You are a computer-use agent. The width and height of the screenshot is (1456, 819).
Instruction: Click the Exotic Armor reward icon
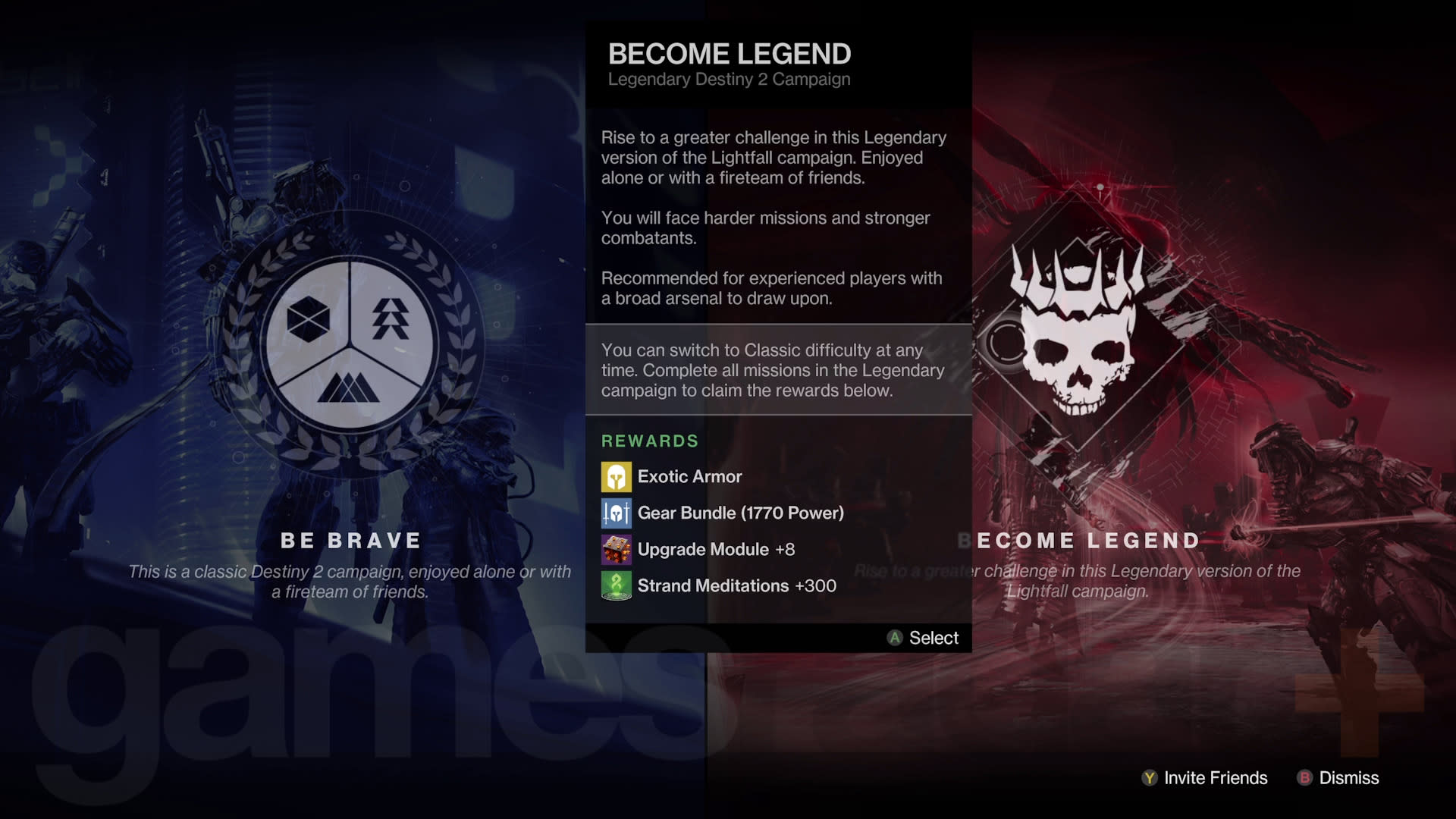(x=617, y=476)
